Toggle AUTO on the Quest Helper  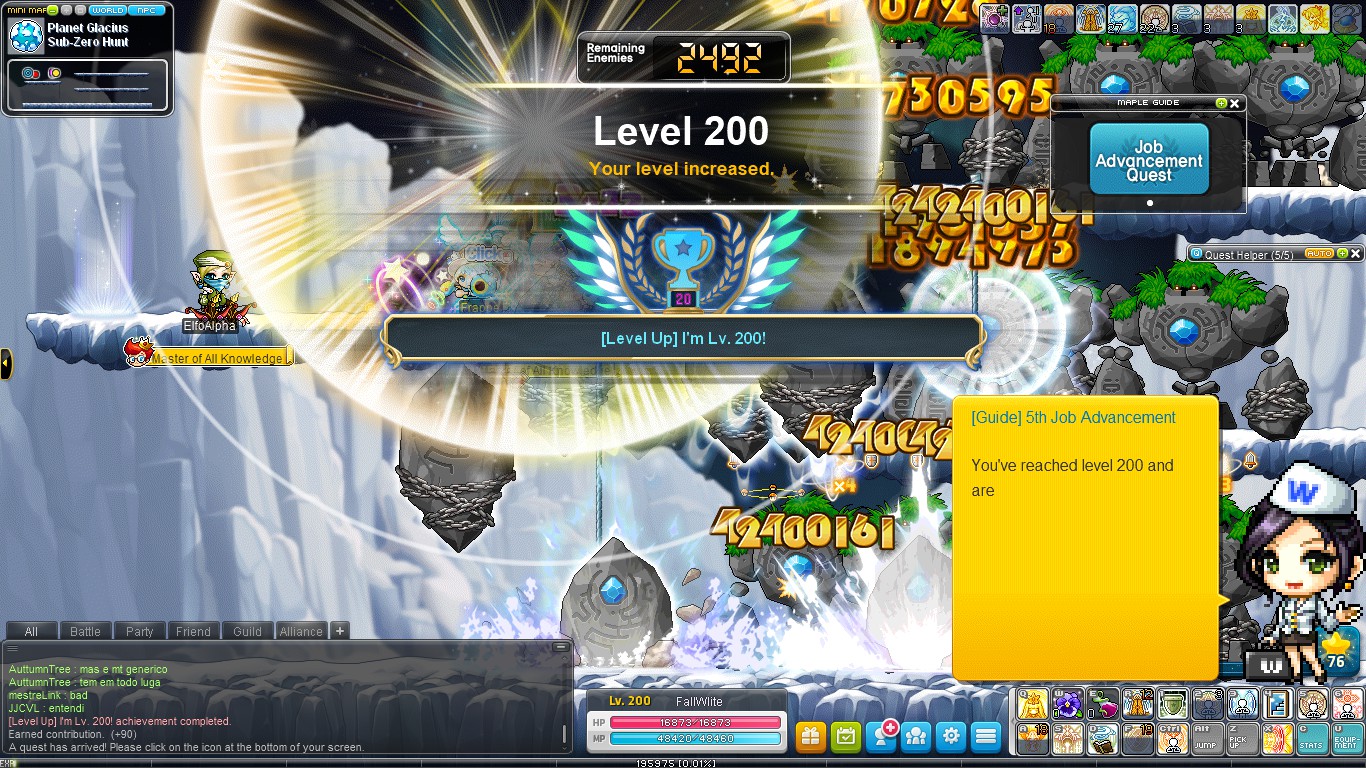coord(1317,253)
